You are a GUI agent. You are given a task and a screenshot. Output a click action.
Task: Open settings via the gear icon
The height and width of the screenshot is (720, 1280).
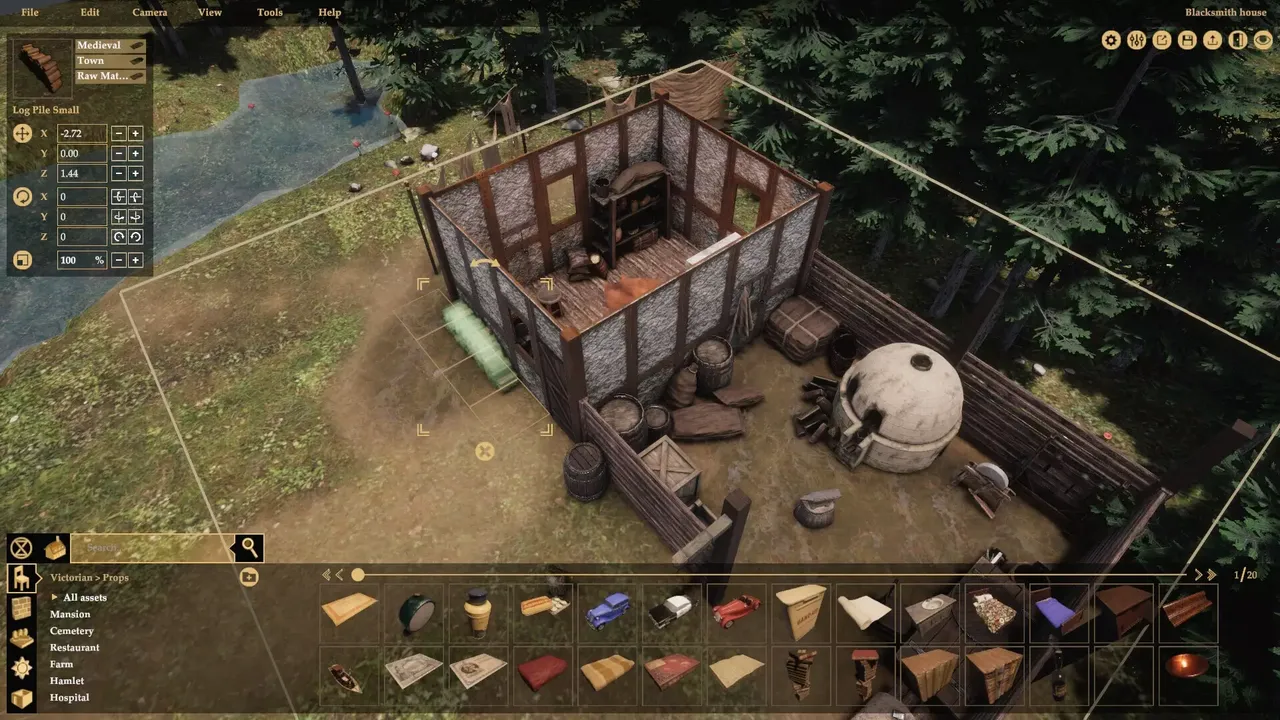click(1111, 40)
